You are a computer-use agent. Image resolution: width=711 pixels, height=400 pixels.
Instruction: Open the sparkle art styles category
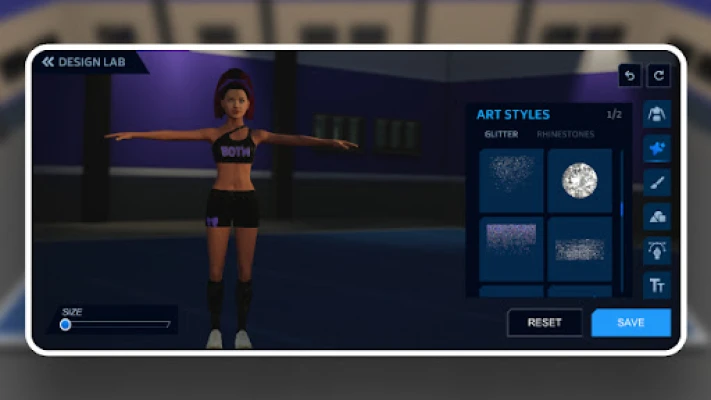coord(657,148)
